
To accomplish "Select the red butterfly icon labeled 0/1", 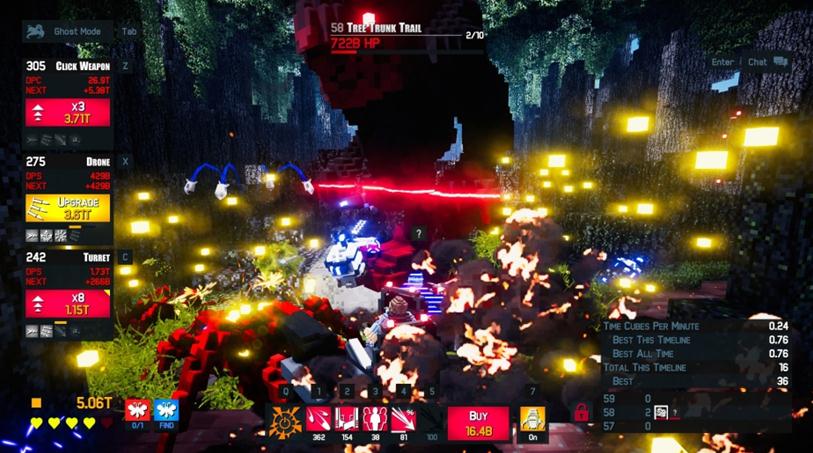I will 137,409.
